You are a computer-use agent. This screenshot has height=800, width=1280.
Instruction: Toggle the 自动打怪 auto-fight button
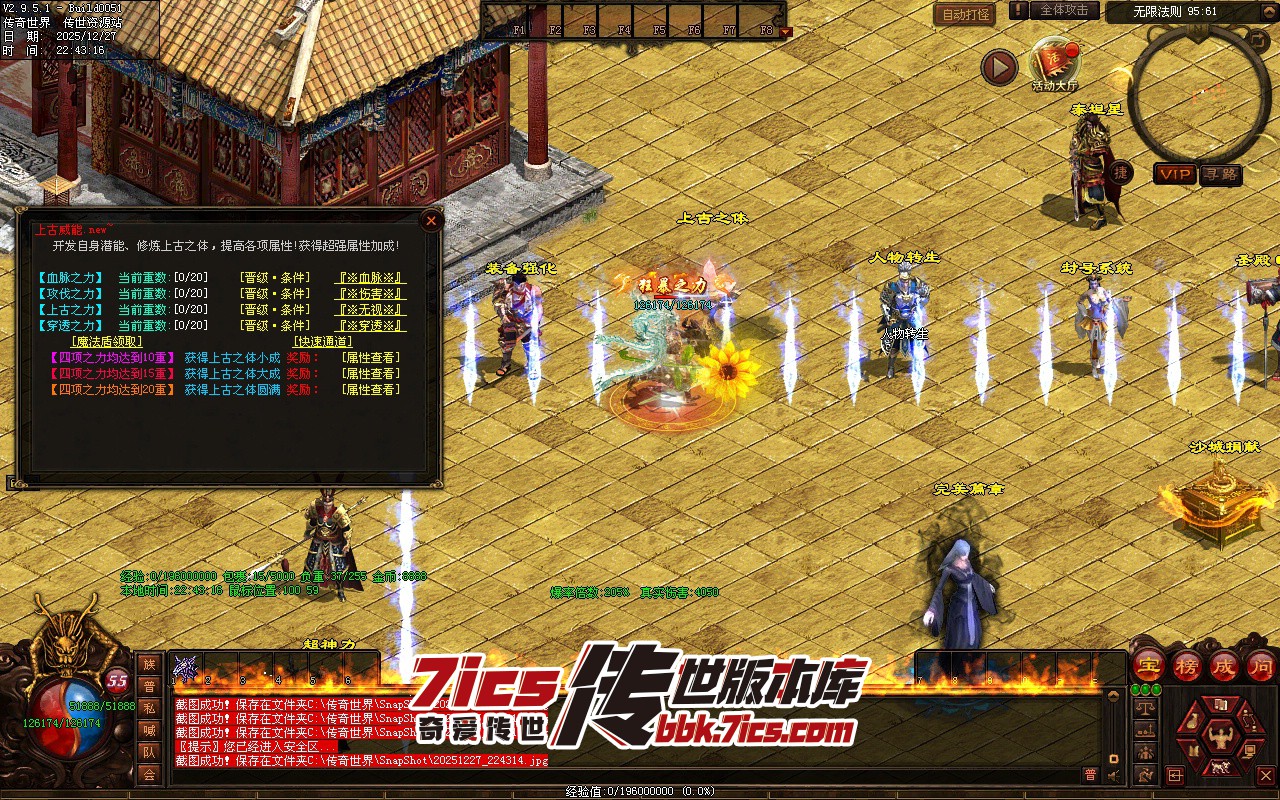point(966,14)
